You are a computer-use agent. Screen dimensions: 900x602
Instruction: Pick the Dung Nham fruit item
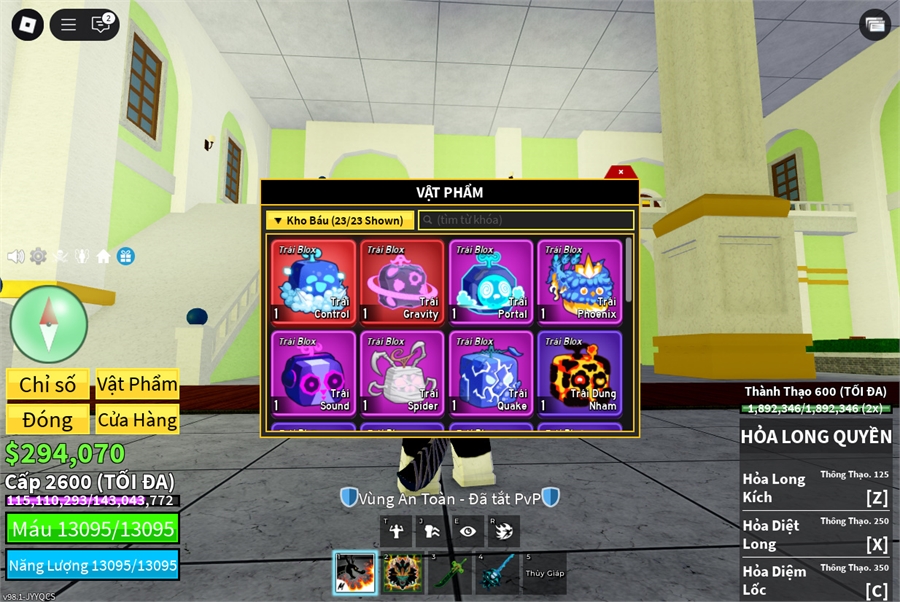coord(579,373)
